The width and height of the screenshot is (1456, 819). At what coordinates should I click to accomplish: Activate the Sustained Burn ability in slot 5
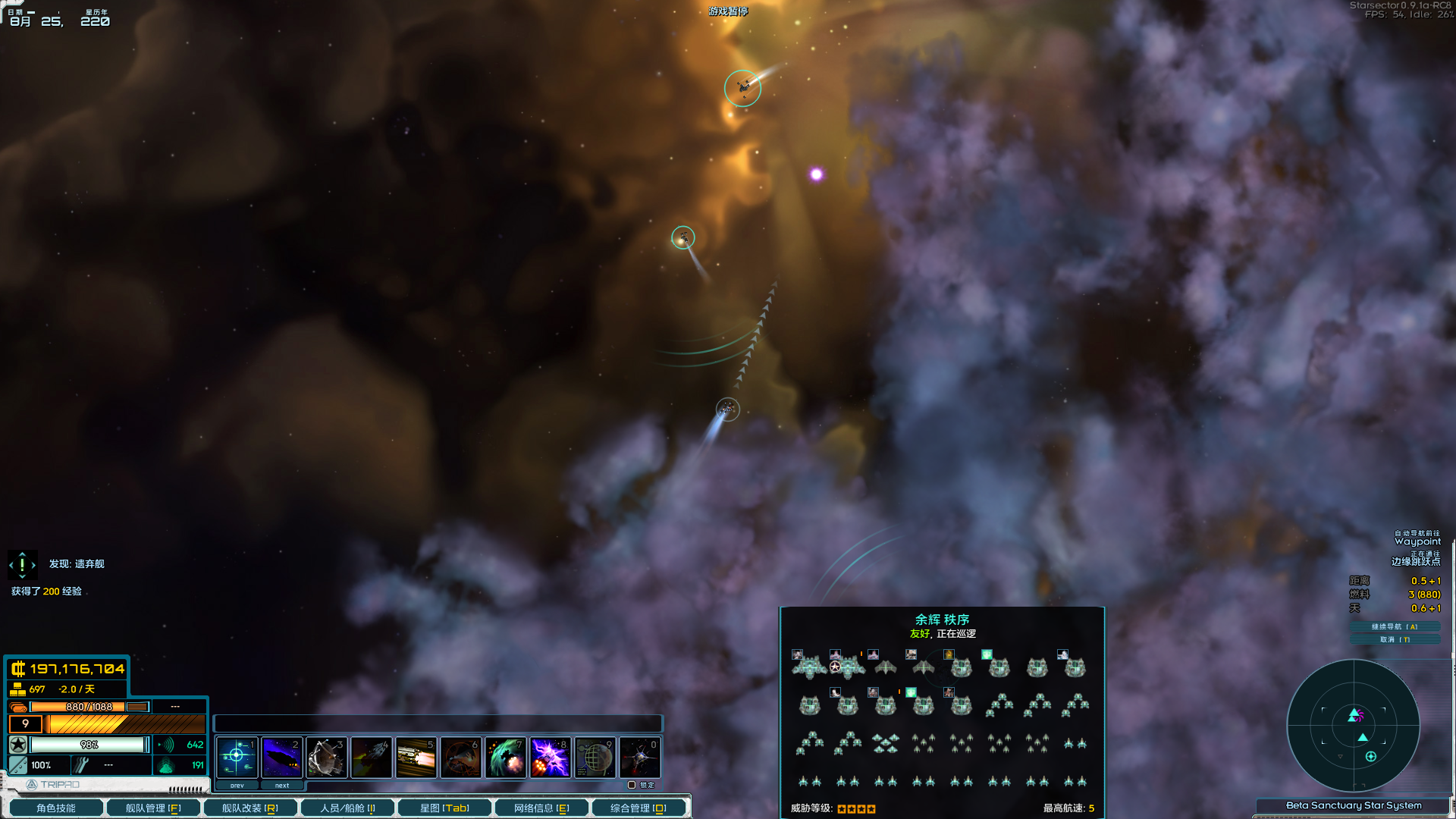click(416, 757)
